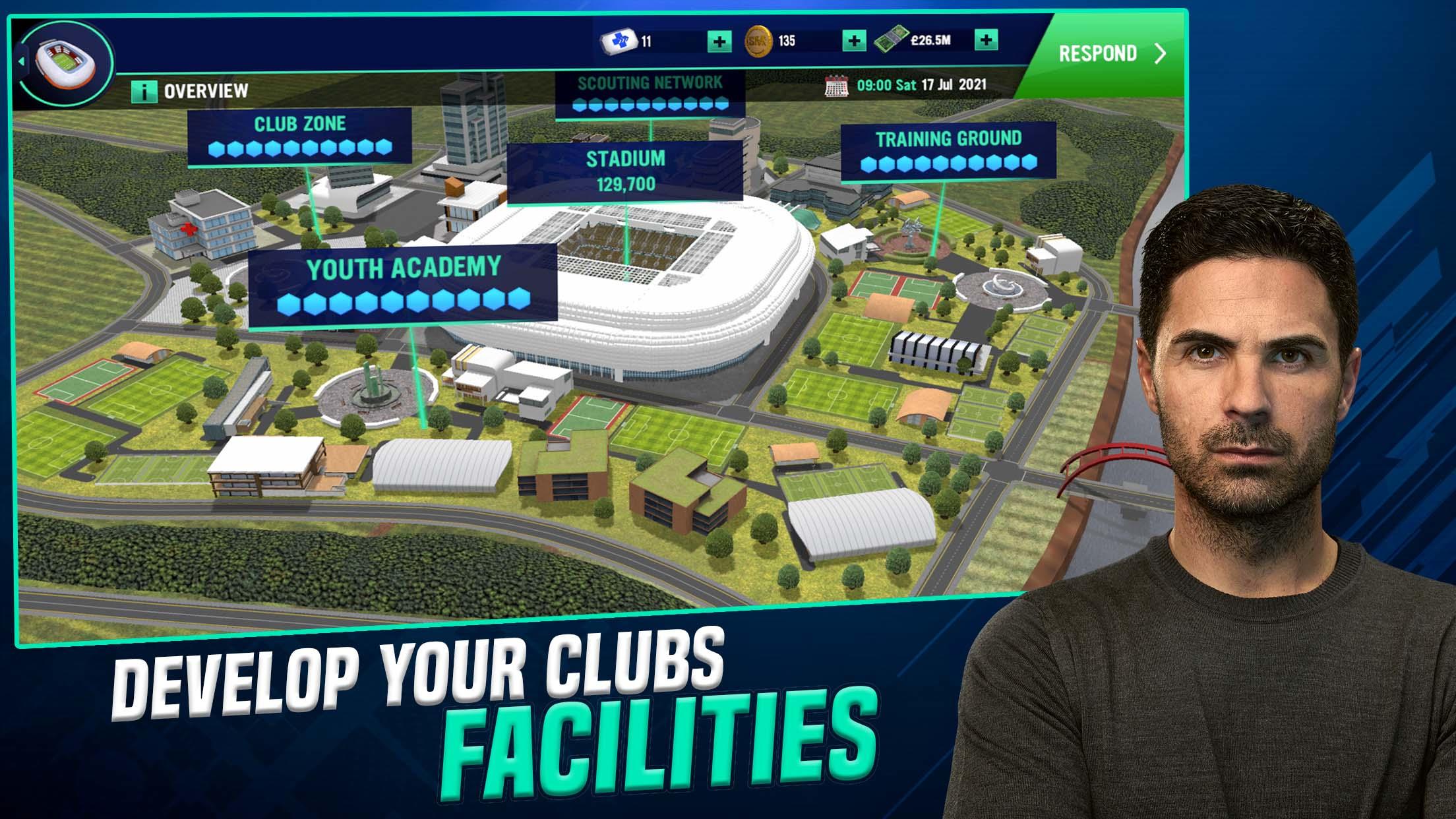Viewport: 1456px width, 819px height.
Task: Click the plus icon beside the 135 coins
Action: click(855, 40)
